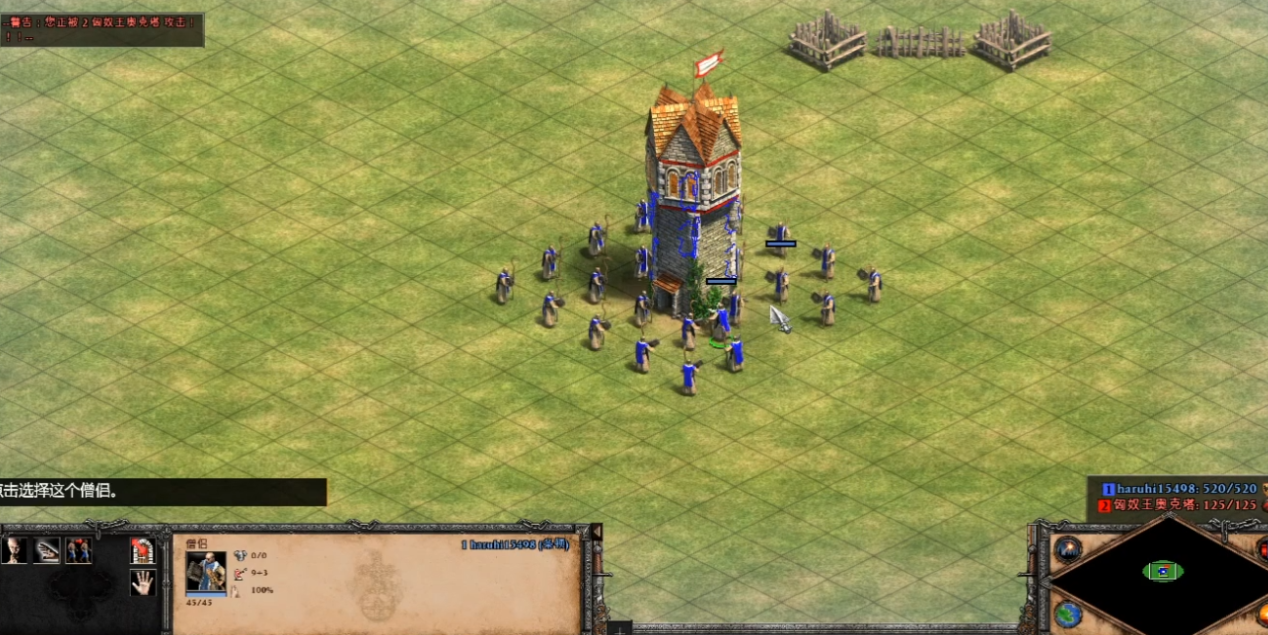The width and height of the screenshot is (1268, 635).
Task: Activate the flare signal button beside the minimap
Action: coord(1068,548)
